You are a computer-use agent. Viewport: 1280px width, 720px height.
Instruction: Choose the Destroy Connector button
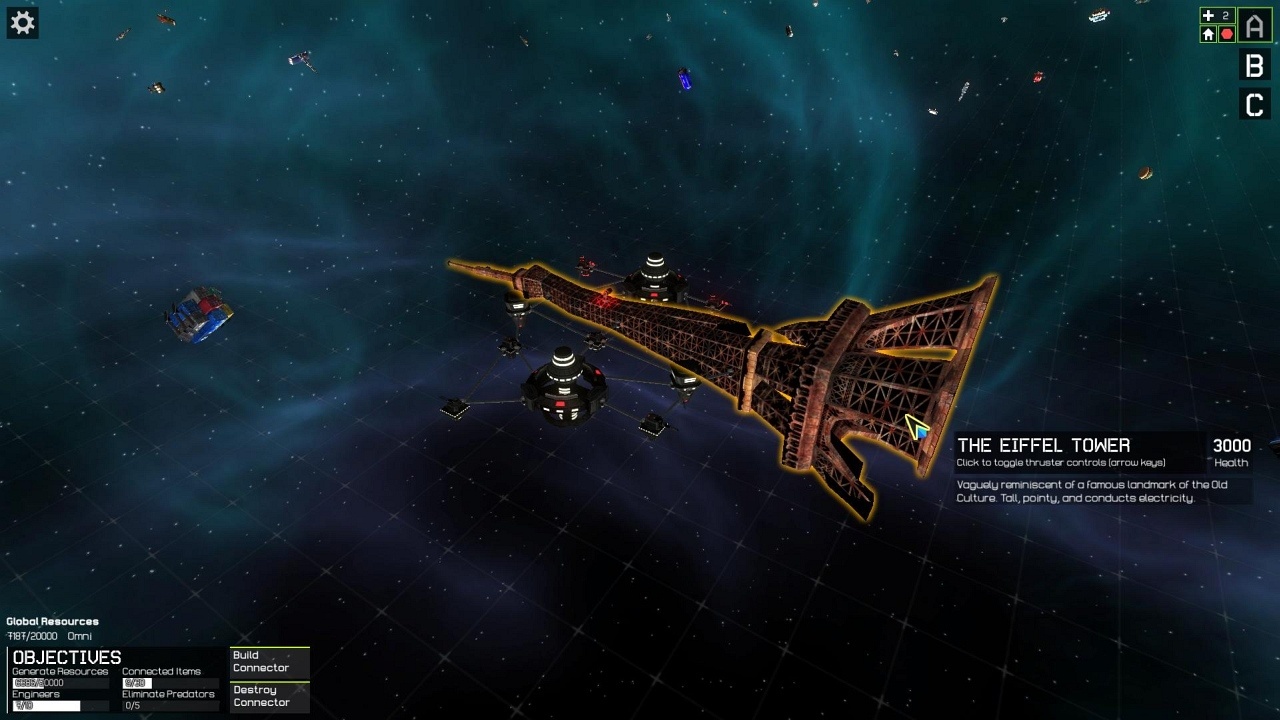[x=269, y=696]
